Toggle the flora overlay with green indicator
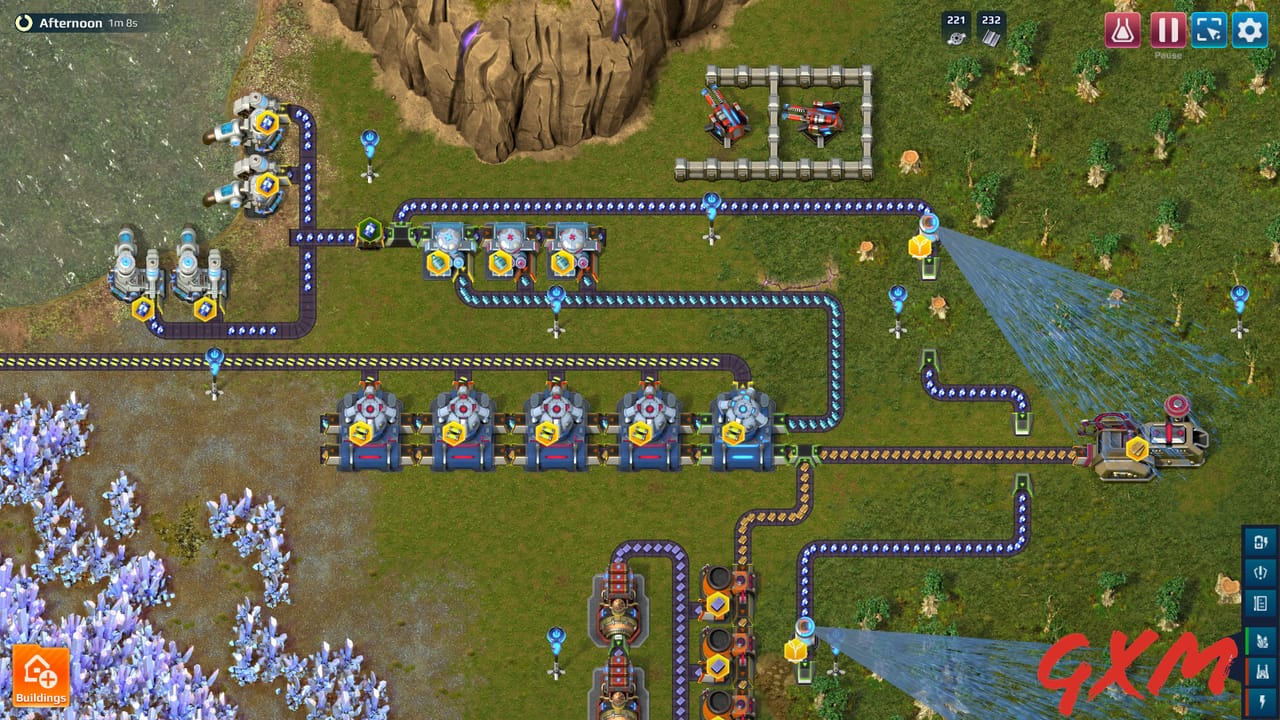 pyautogui.click(x=1261, y=639)
